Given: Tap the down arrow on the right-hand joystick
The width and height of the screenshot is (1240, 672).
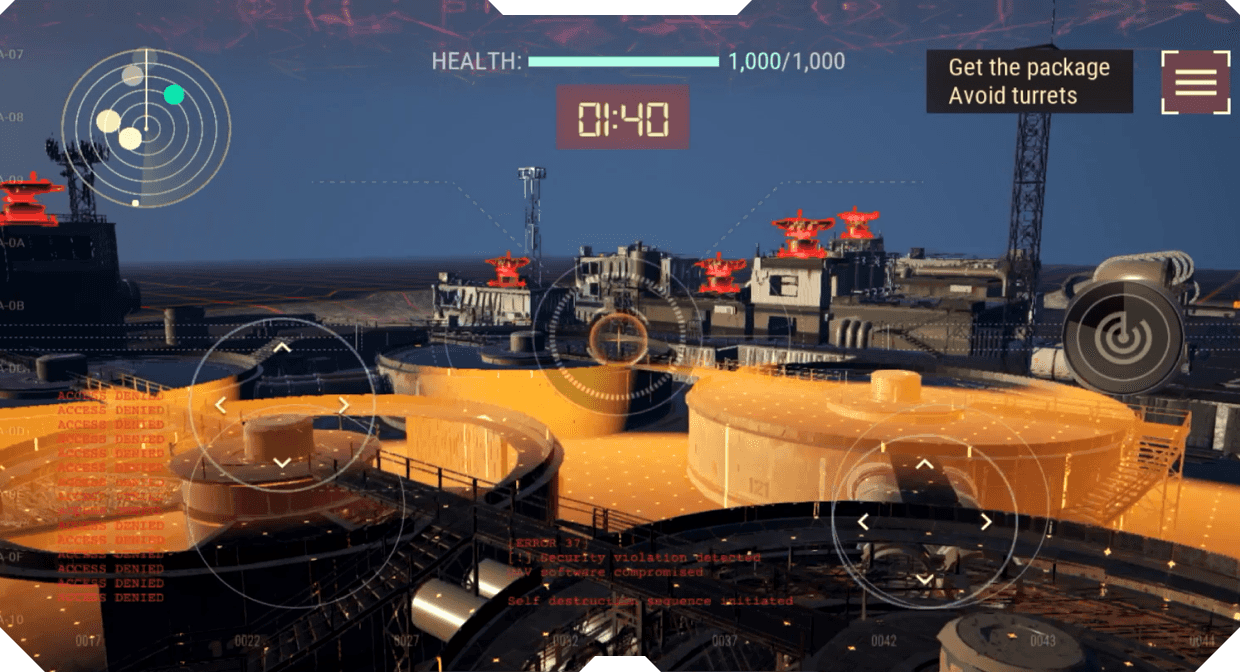Looking at the screenshot, I should pyautogui.click(x=925, y=579).
